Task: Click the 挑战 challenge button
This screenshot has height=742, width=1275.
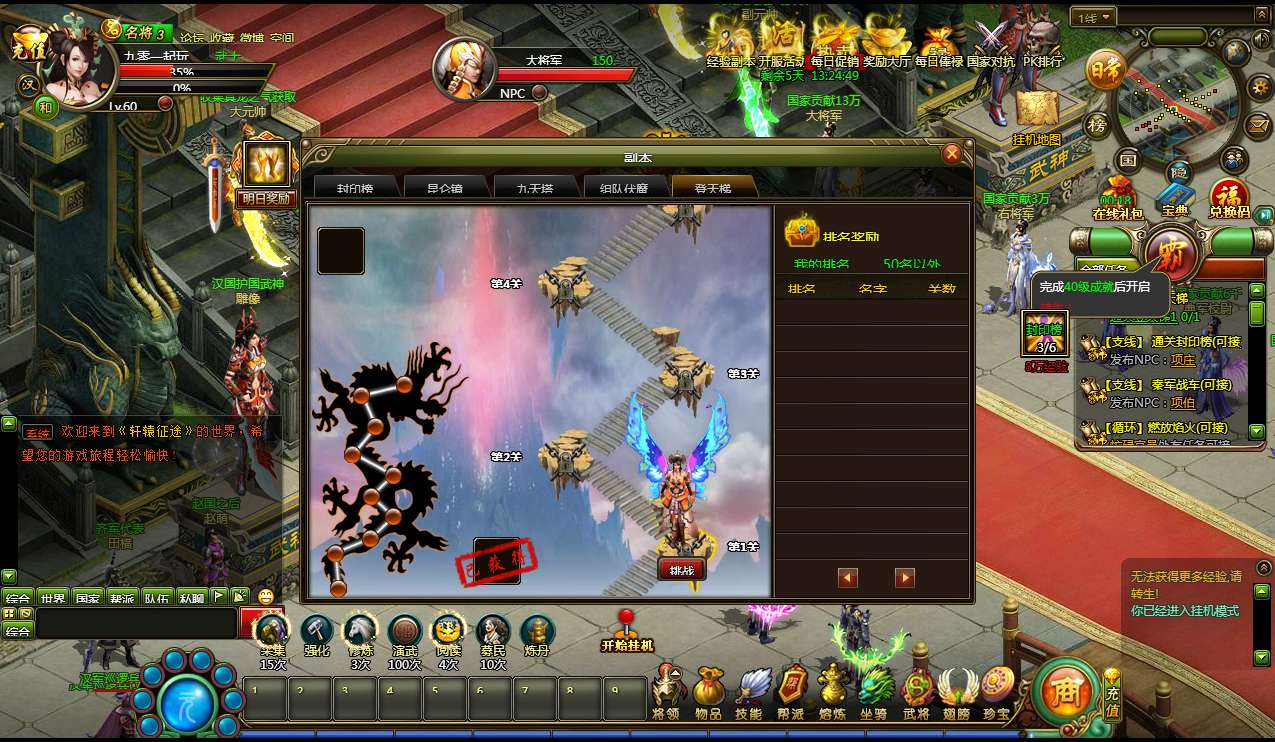Action: (681, 569)
